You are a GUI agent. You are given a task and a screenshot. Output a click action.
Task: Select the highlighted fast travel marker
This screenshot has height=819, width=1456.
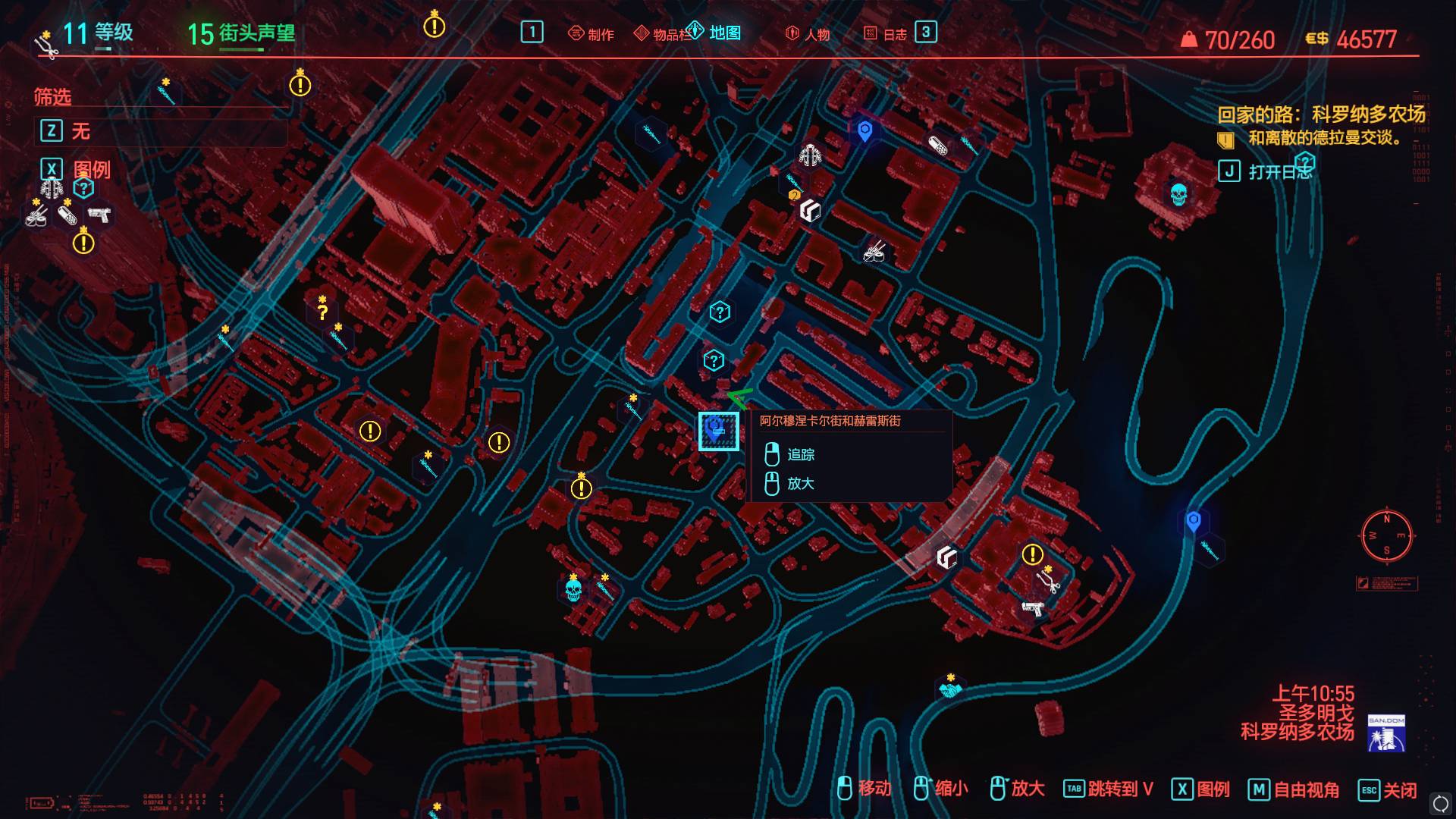(x=717, y=431)
